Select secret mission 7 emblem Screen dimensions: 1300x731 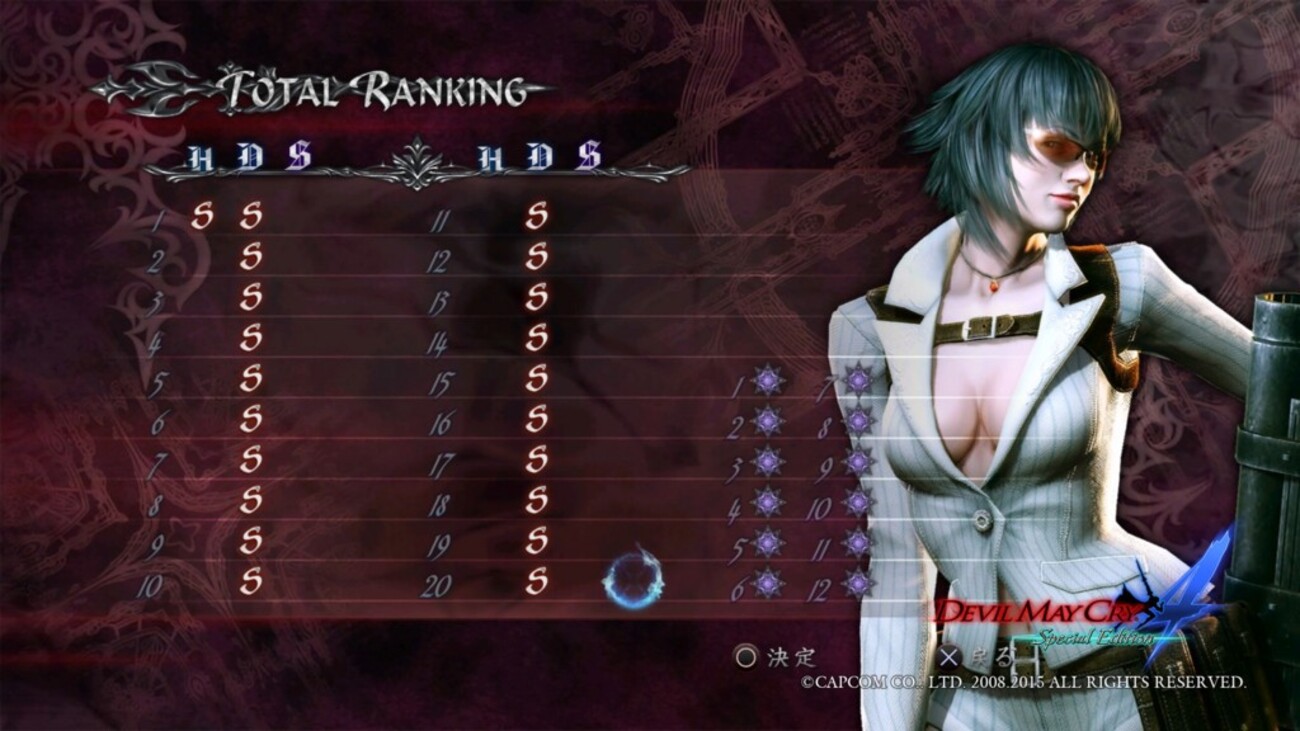pos(858,380)
